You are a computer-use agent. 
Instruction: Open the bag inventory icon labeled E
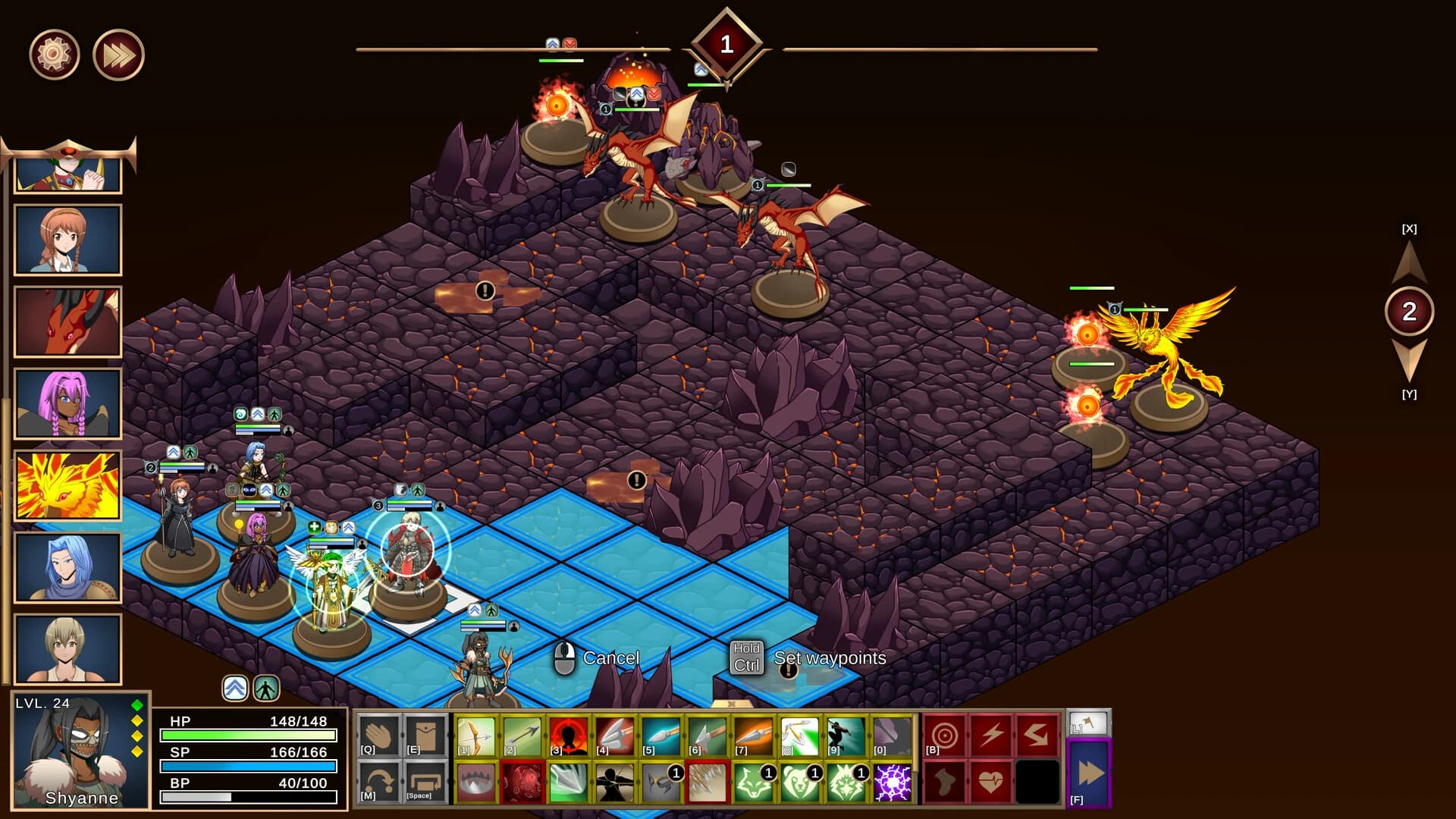pos(423,735)
